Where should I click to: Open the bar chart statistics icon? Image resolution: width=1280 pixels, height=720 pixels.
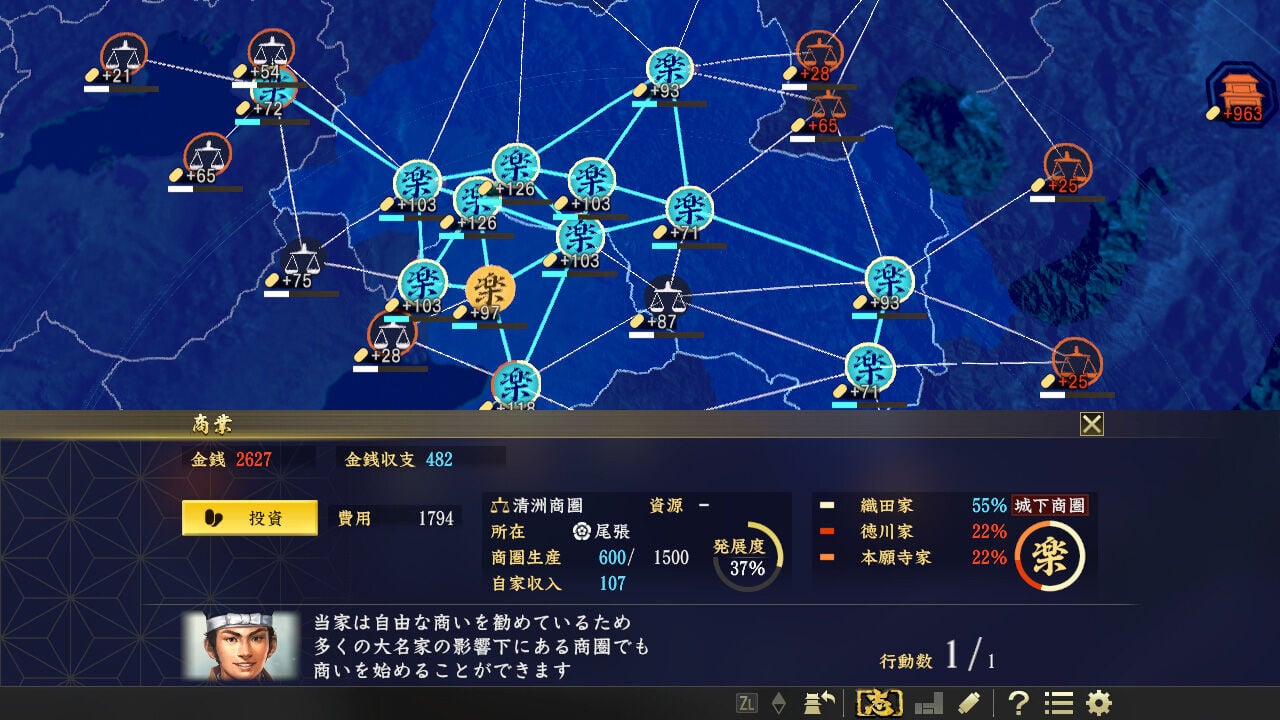click(930, 703)
